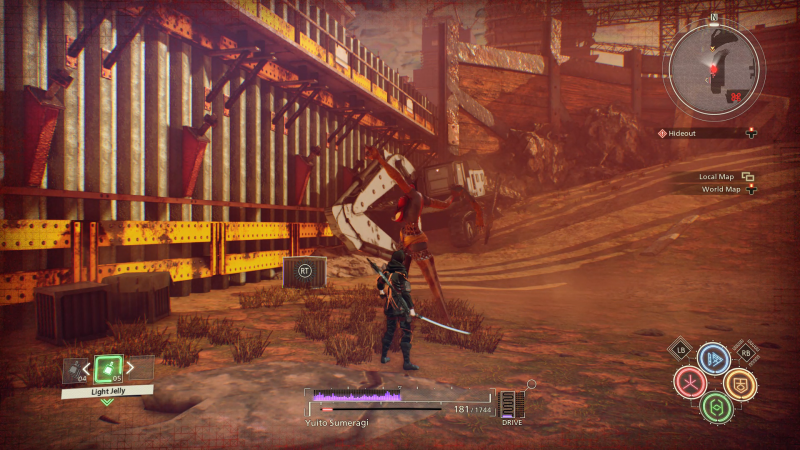Activate the orange shield SAS ability

tap(739, 383)
